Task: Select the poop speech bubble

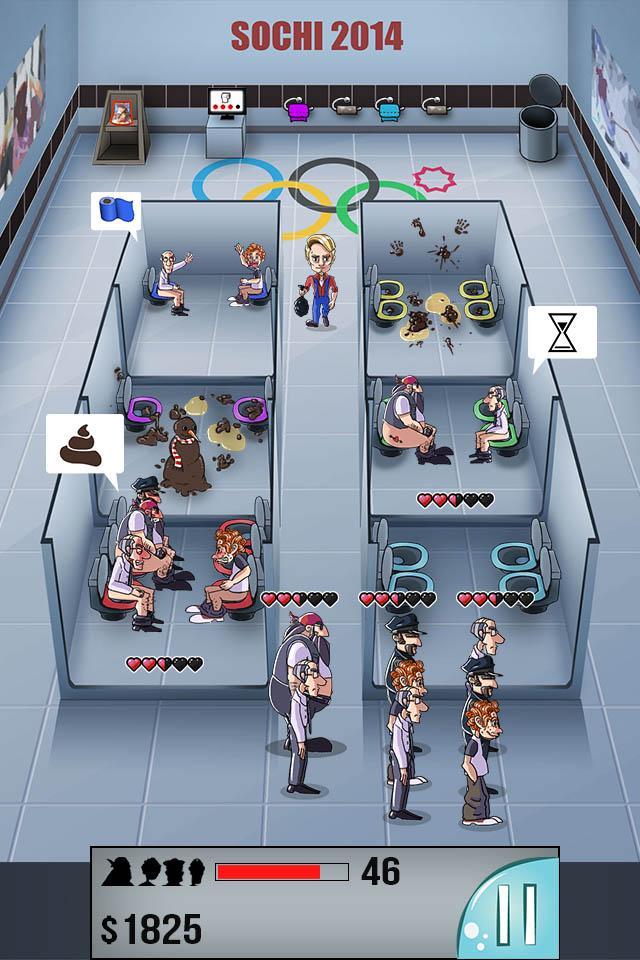Action: (x=84, y=445)
